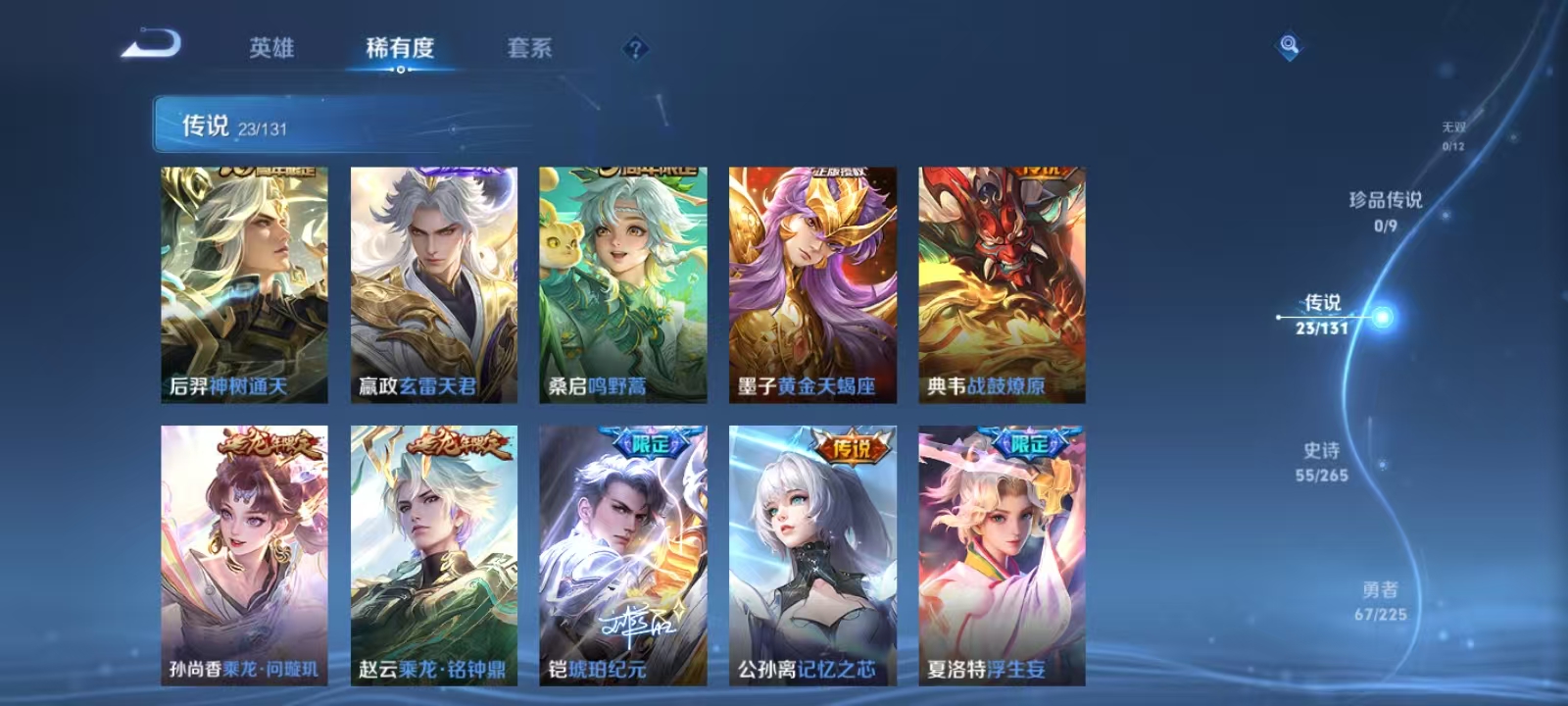Switch to the 套系 tab
Image resolution: width=1568 pixels, height=706 pixels.
[x=530, y=48]
